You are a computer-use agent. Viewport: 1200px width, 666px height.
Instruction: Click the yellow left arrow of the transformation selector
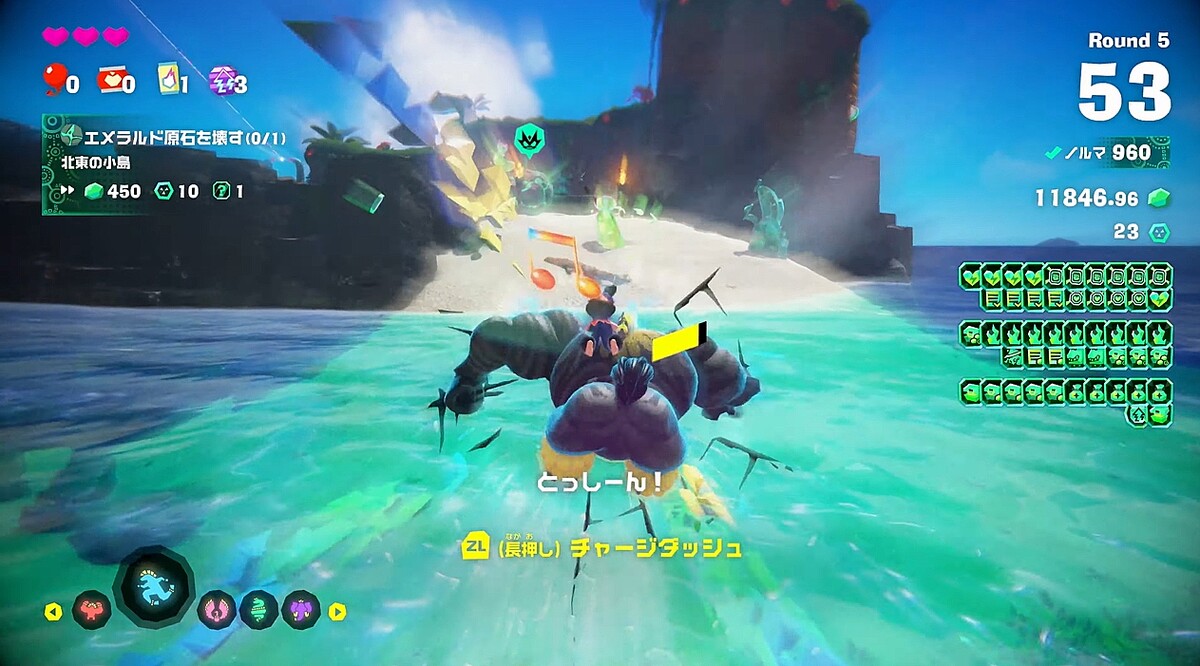[x=54, y=611]
